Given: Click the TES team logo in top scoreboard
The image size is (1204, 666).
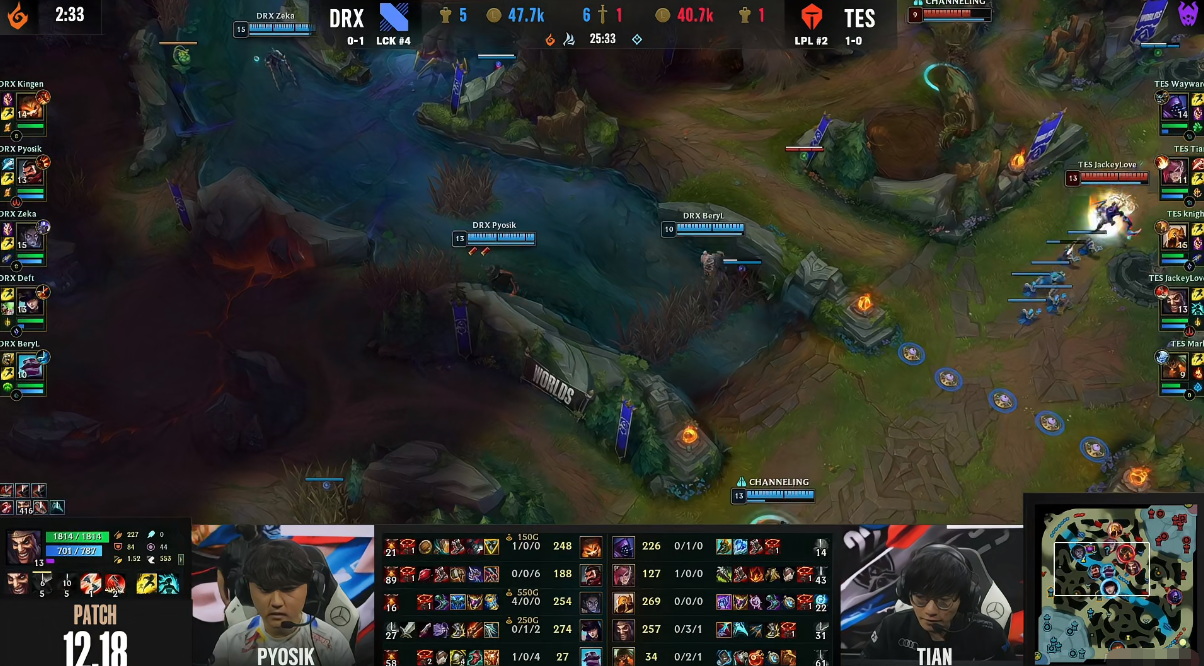Looking at the screenshot, I should (x=814, y=18).
